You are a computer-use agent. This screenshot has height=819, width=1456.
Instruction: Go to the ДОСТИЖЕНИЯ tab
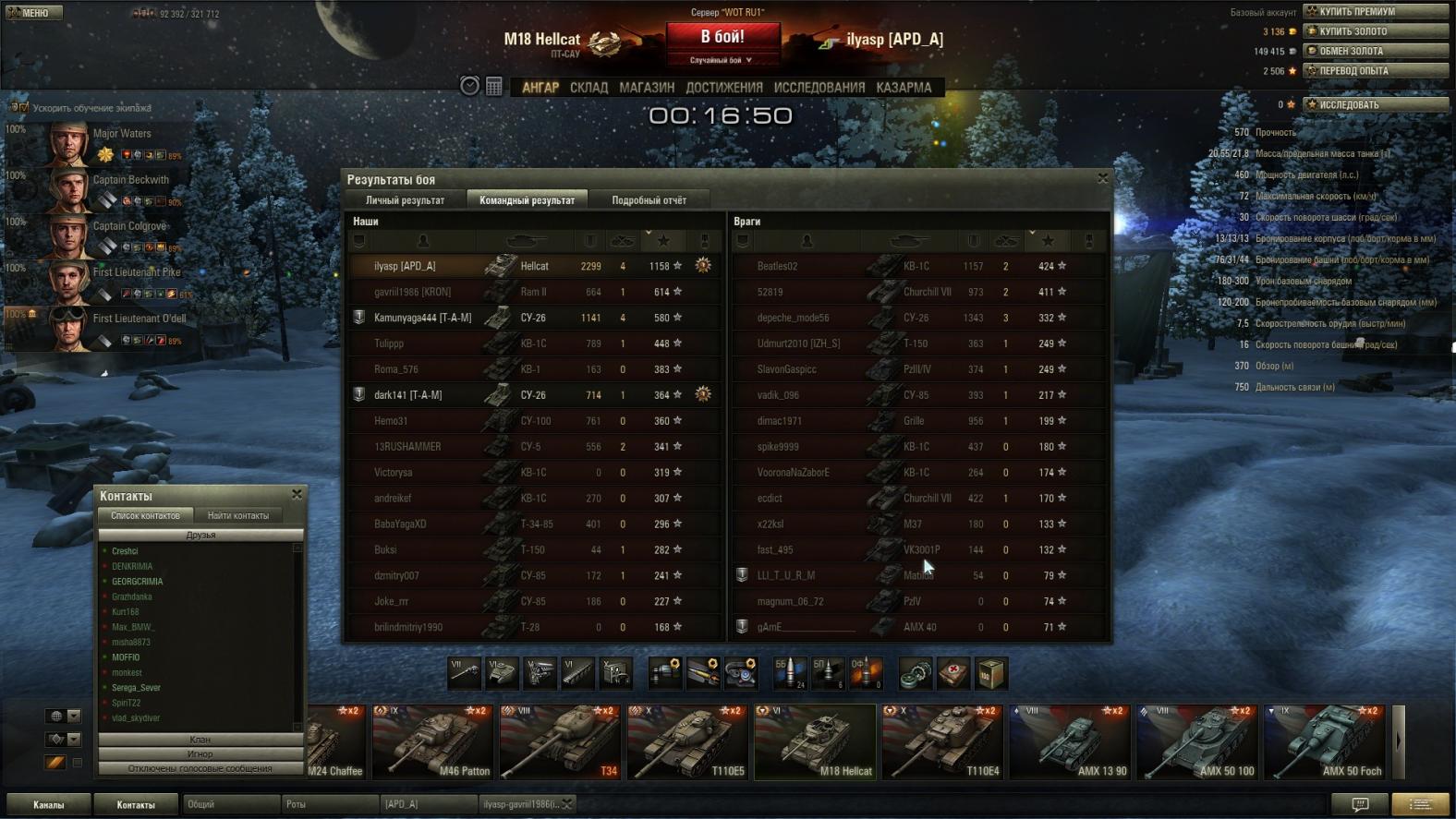point(724,88)
